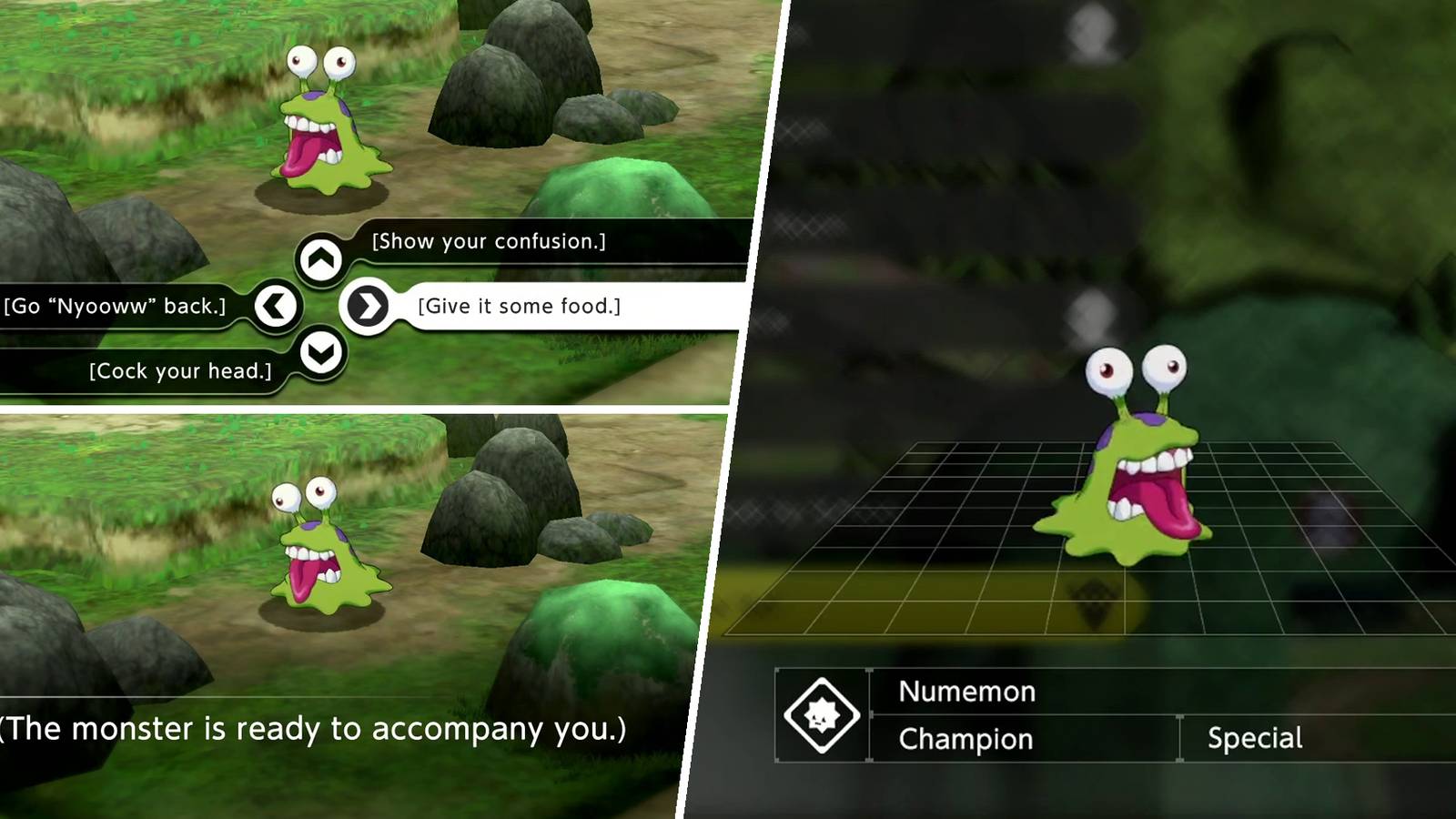Choose the "[Cock your head.]" response
Image resolution: width=1456 pixels, height=819 pixels.
[x=179, y=370]
